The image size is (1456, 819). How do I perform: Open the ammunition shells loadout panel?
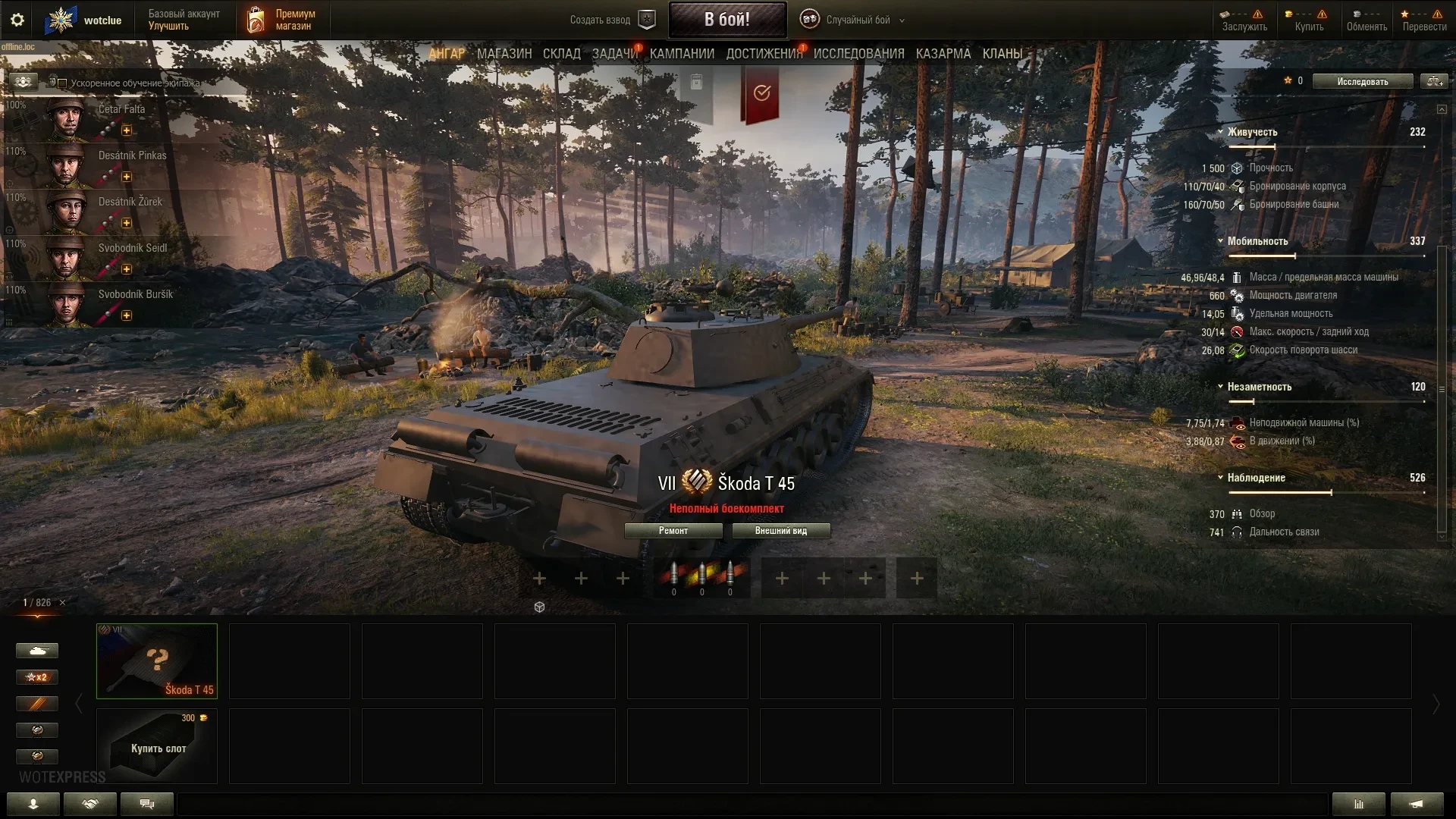[701, 578]
